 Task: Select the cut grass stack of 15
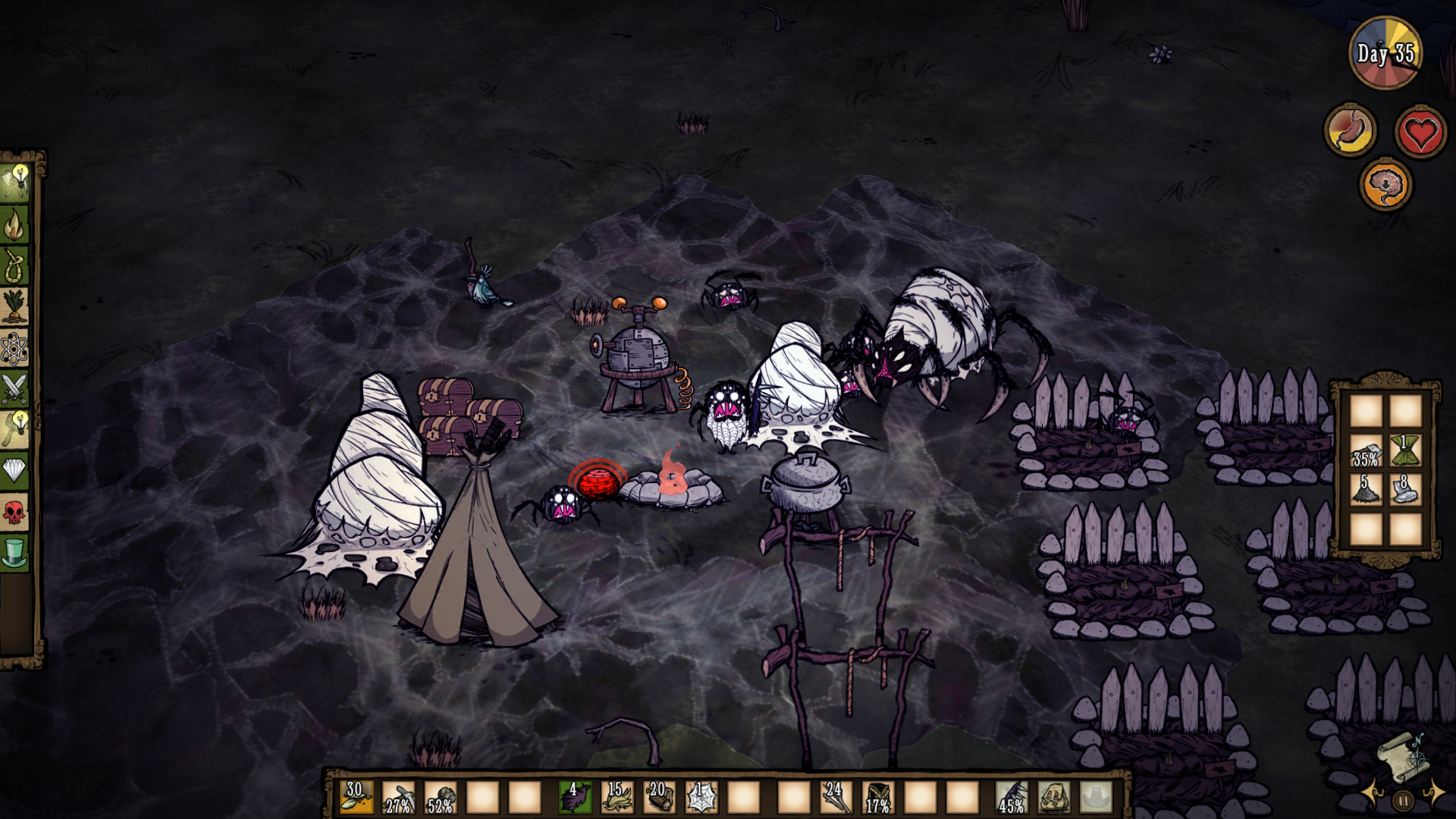pyautogui.click(x=617, y=797)
